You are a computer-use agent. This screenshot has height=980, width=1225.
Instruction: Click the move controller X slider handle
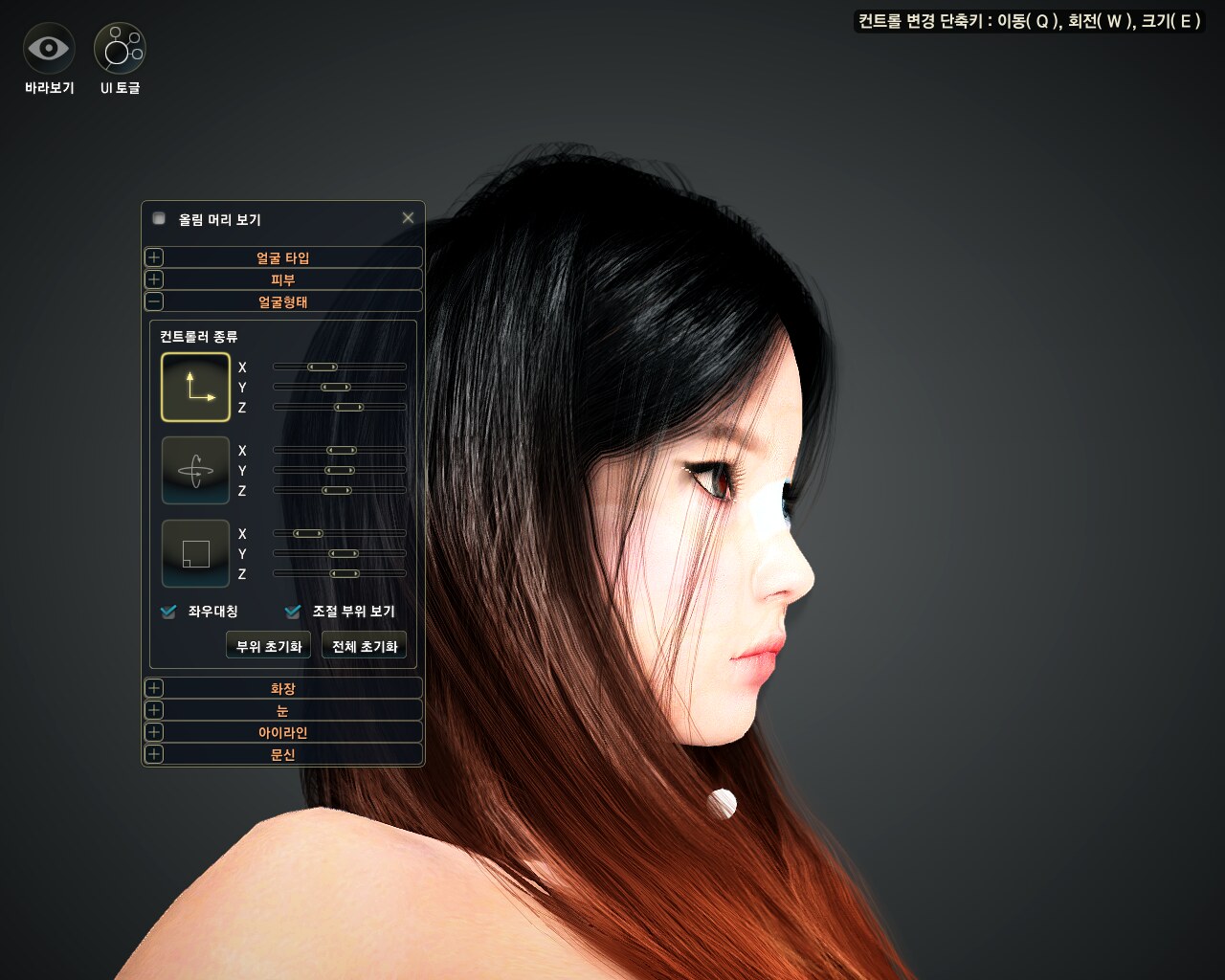(322, 367)
